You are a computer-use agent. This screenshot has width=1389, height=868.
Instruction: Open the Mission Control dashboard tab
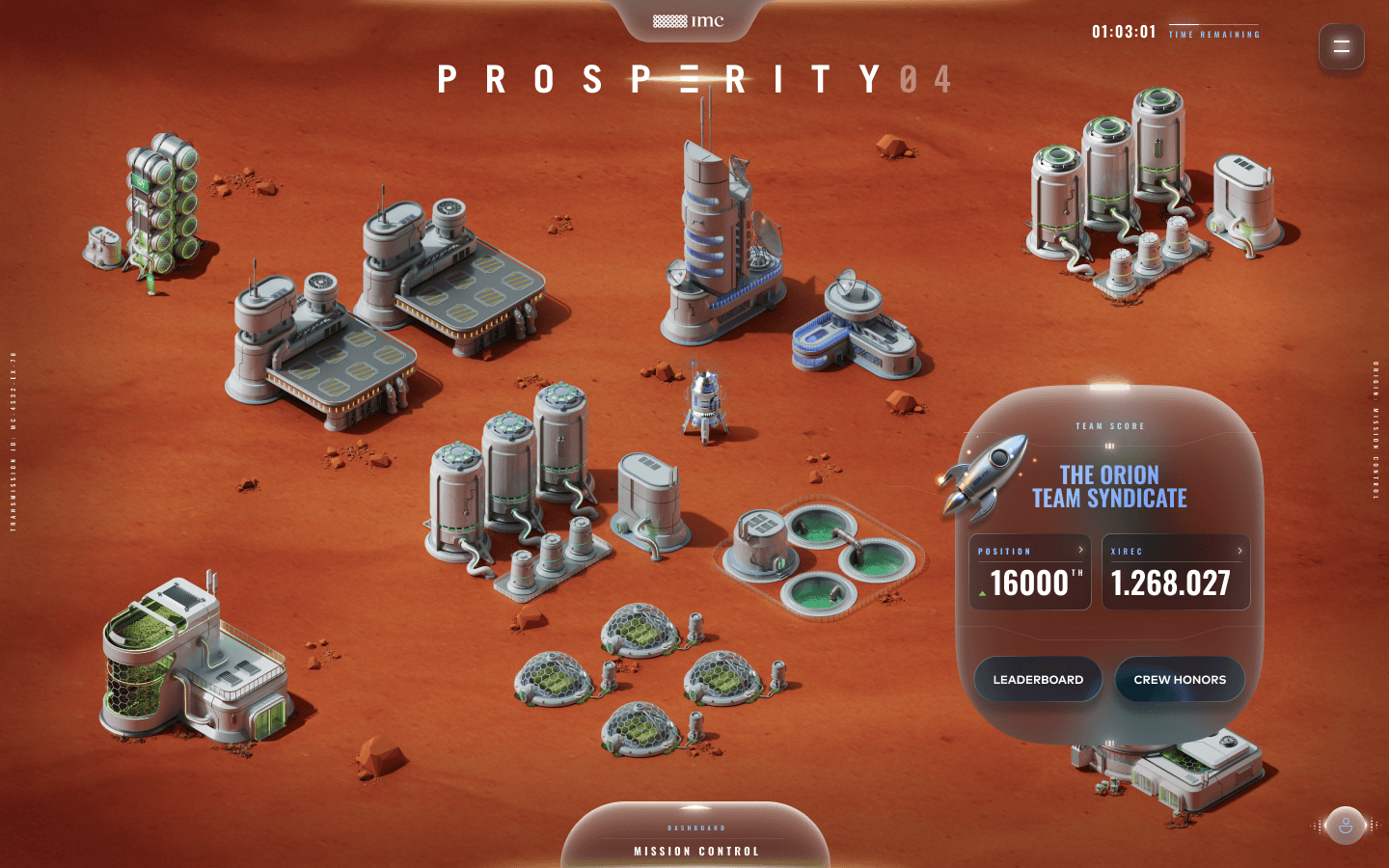(695, 851)
